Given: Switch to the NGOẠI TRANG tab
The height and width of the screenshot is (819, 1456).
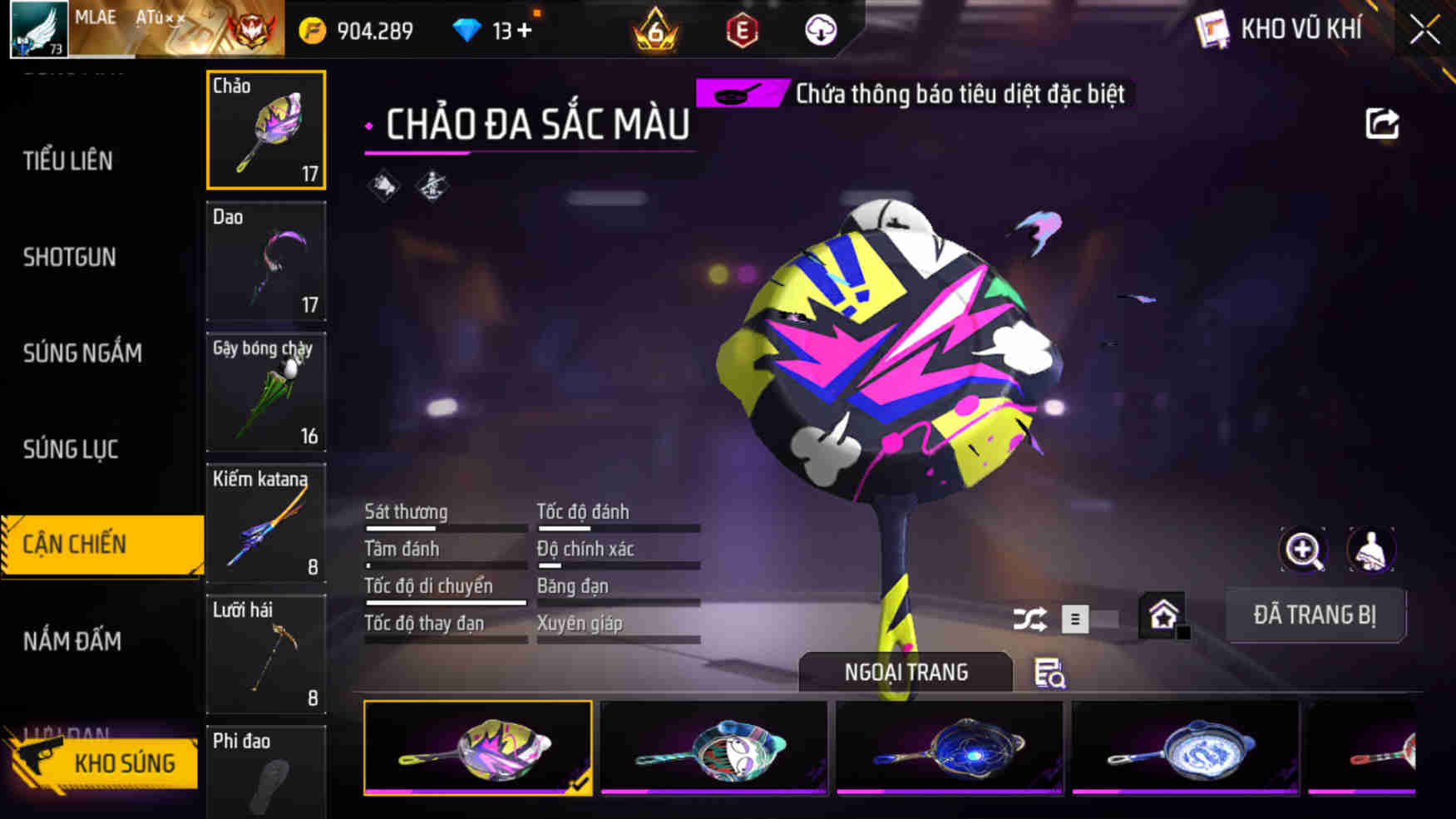Looking at the screenshot, I should (x=905, y=672).
